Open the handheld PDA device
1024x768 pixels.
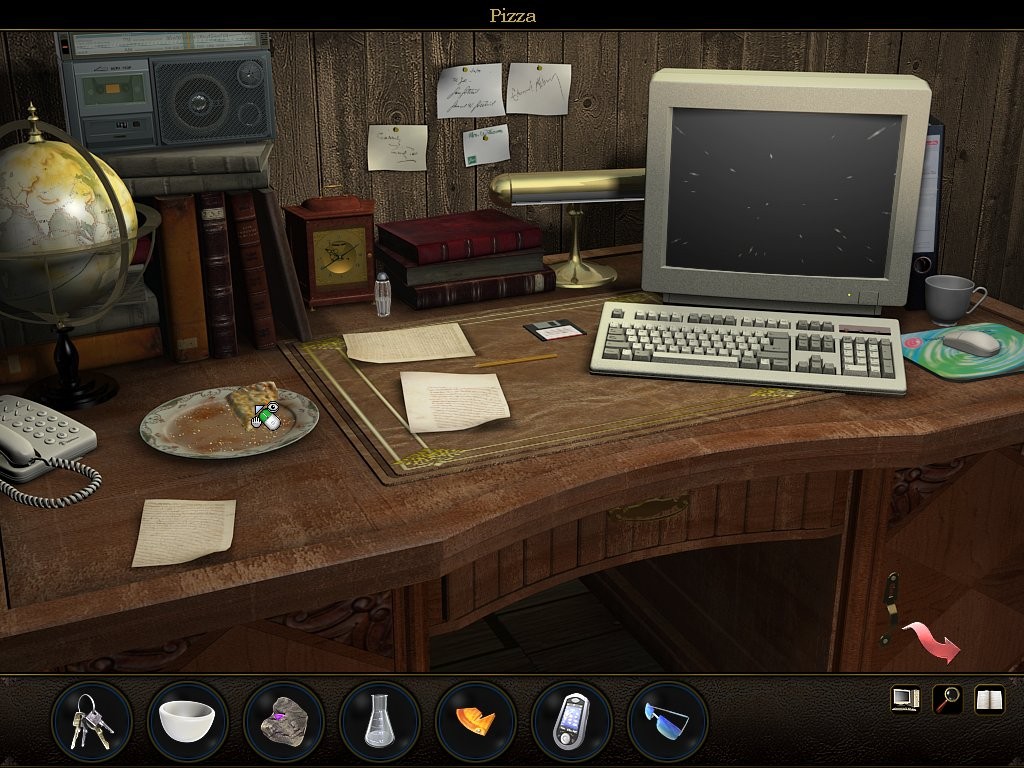[x=571, y=721]
